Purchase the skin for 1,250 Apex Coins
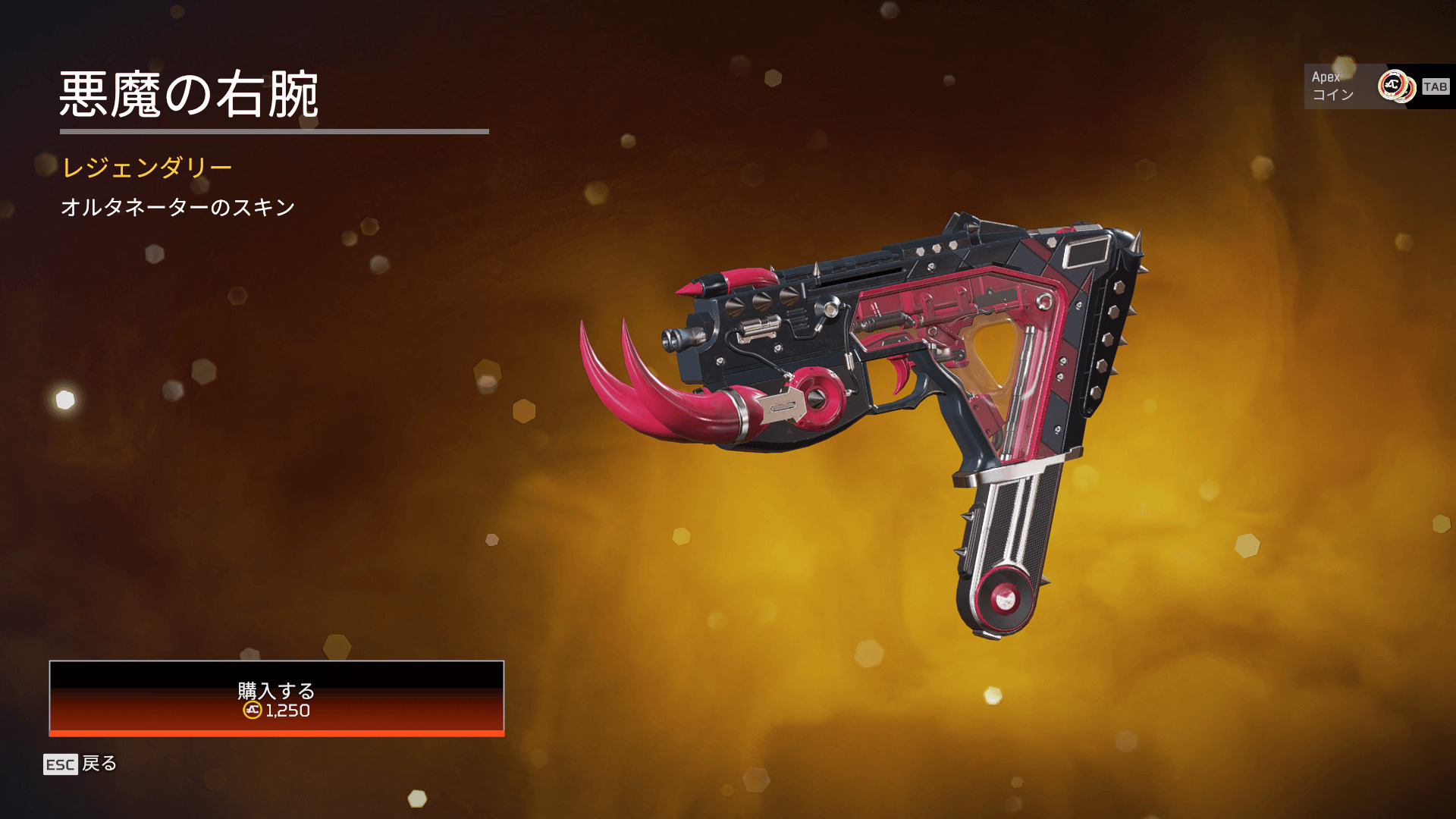The image size is (1456, 819). click(x=276, y=698)
